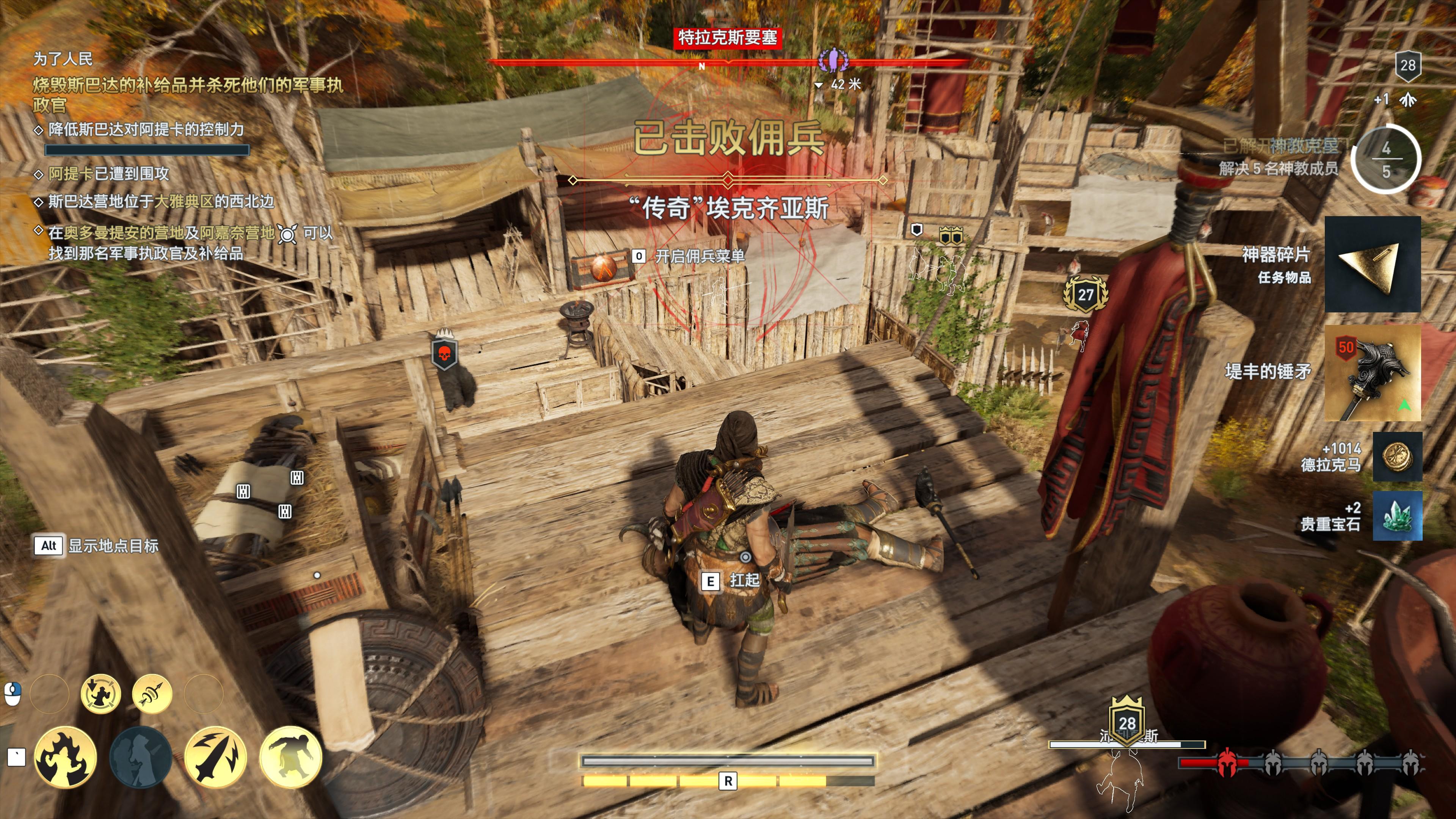Activate the ranged ability with arrow-down figure
The height and width of the screenshot is (819, 1456).
point(100,693)
